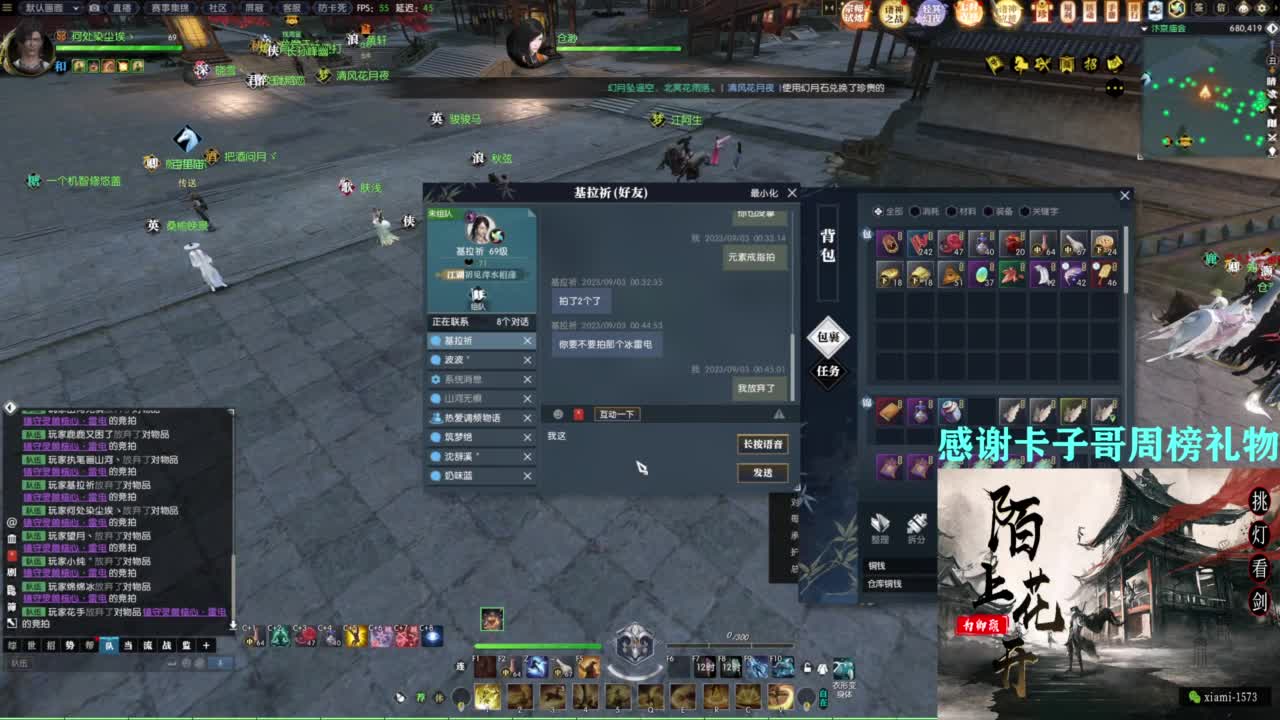Screen dimensions: 1280x720
Task: Click the 发送 (Send) button in chat
Action: pyautogui.click(x=762, y=473)
